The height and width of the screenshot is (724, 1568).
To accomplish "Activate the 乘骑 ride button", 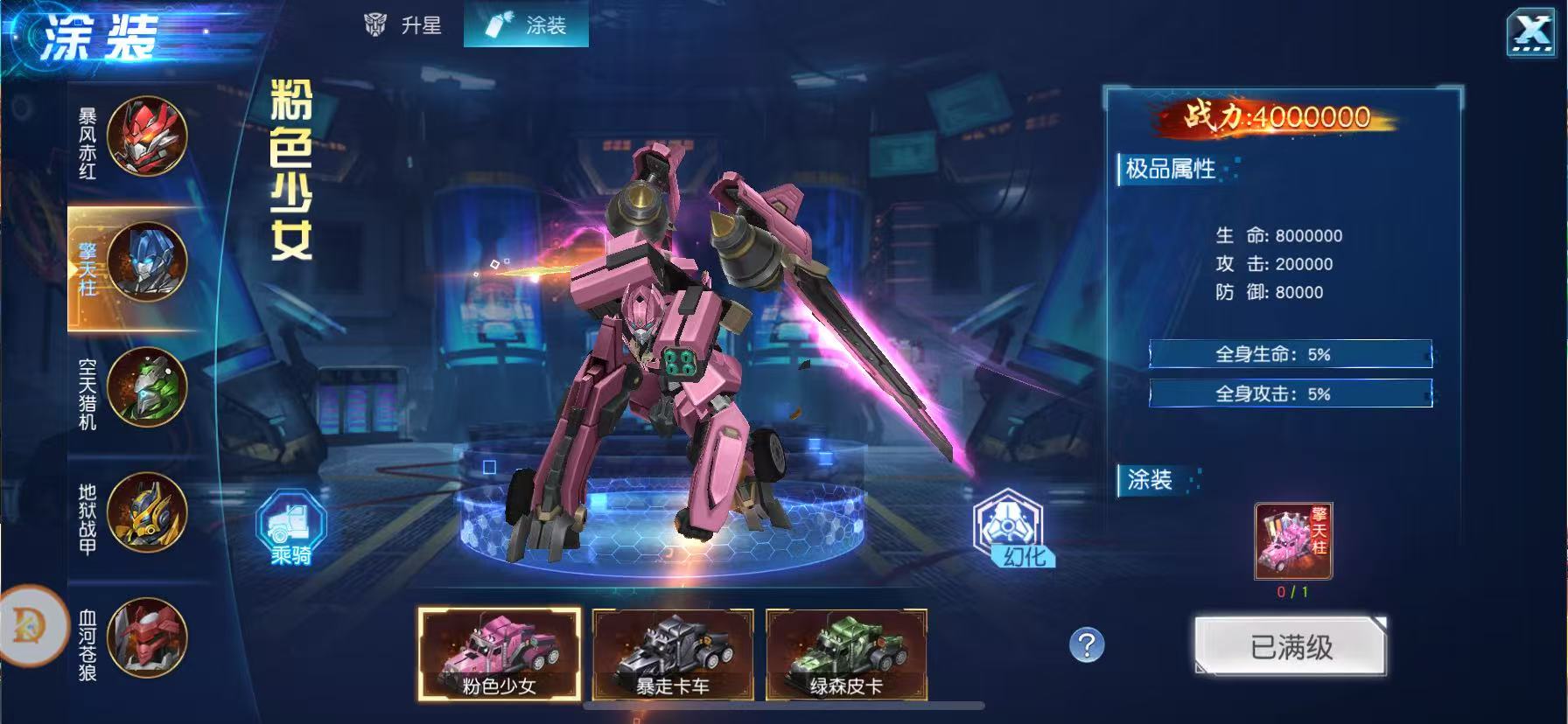I will 290,527.
